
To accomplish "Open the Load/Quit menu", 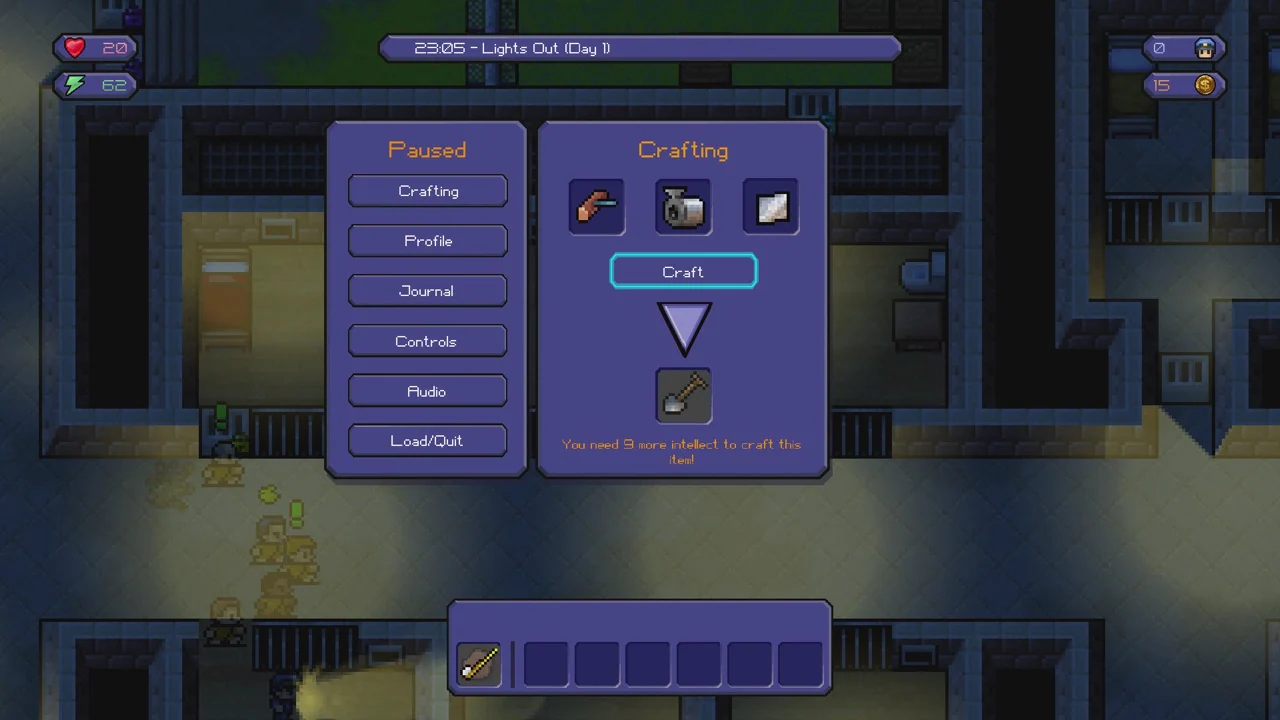I will 427,441.
